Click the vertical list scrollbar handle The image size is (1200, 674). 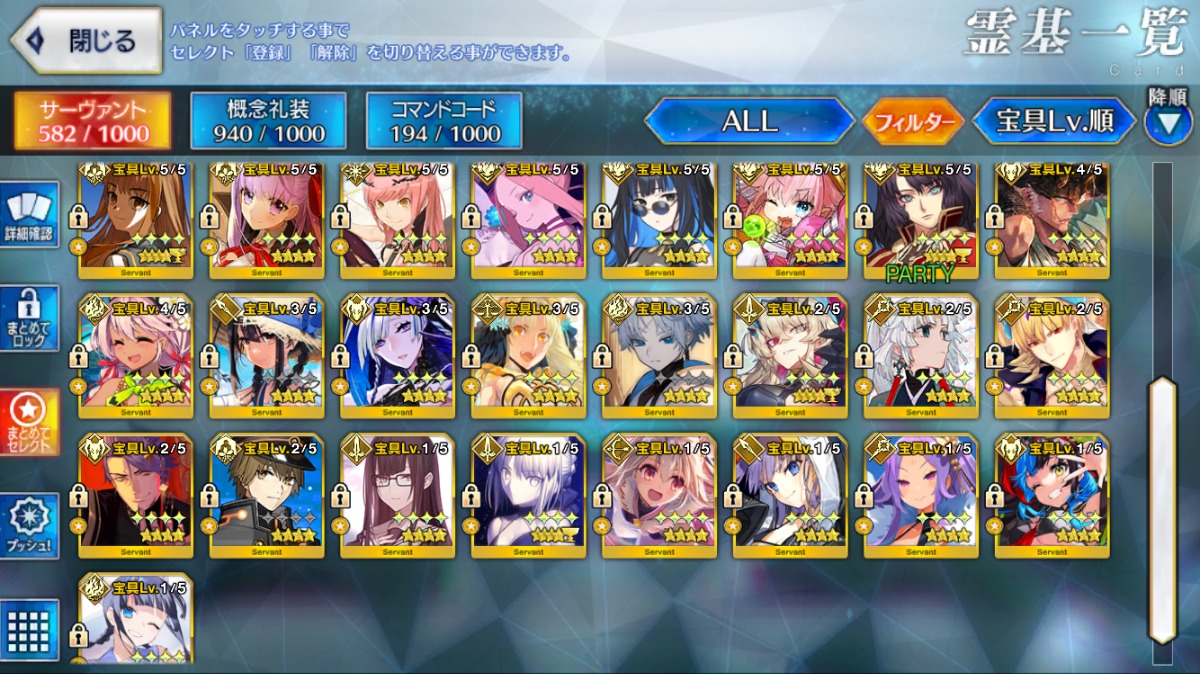click(1161, 510)
